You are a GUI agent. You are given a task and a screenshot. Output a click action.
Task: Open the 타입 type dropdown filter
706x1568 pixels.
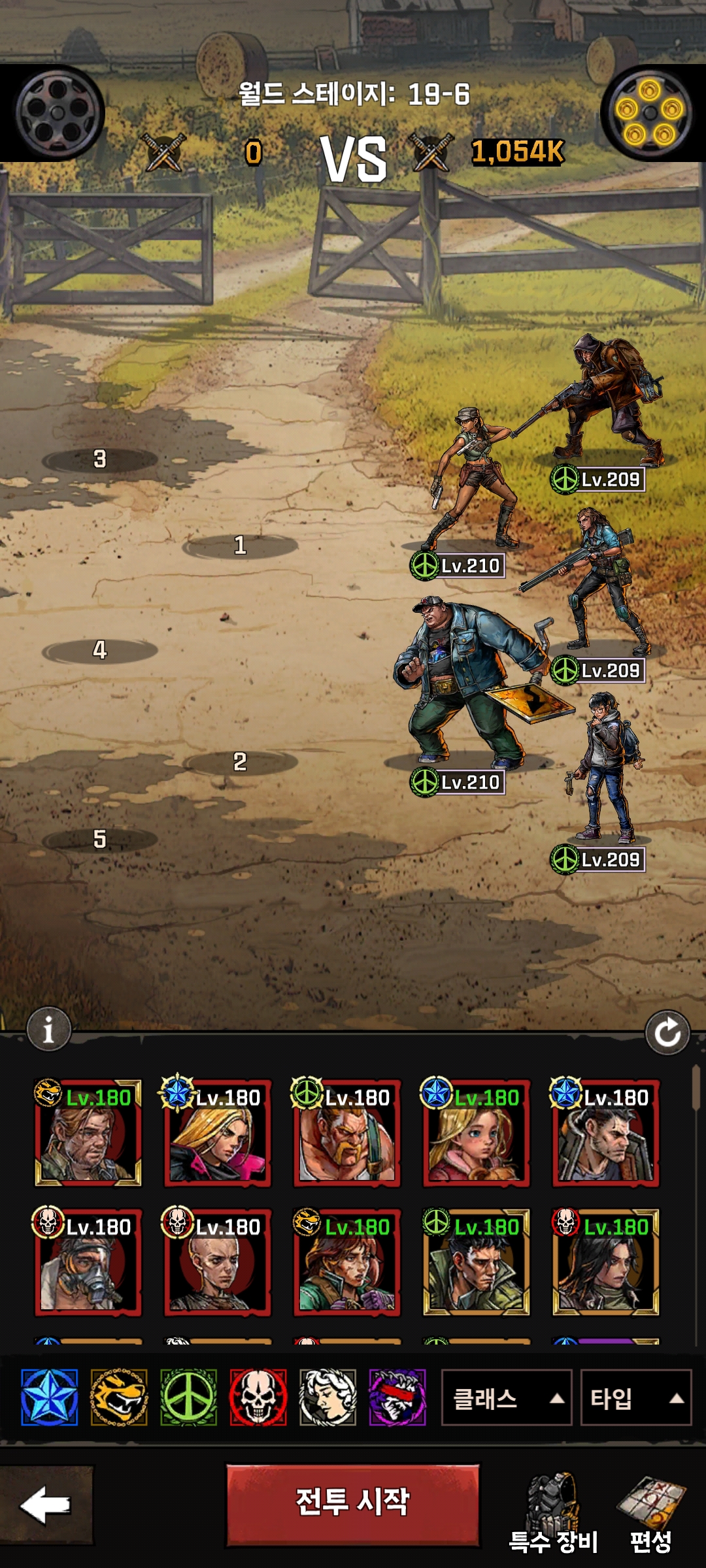[635, 1398]
